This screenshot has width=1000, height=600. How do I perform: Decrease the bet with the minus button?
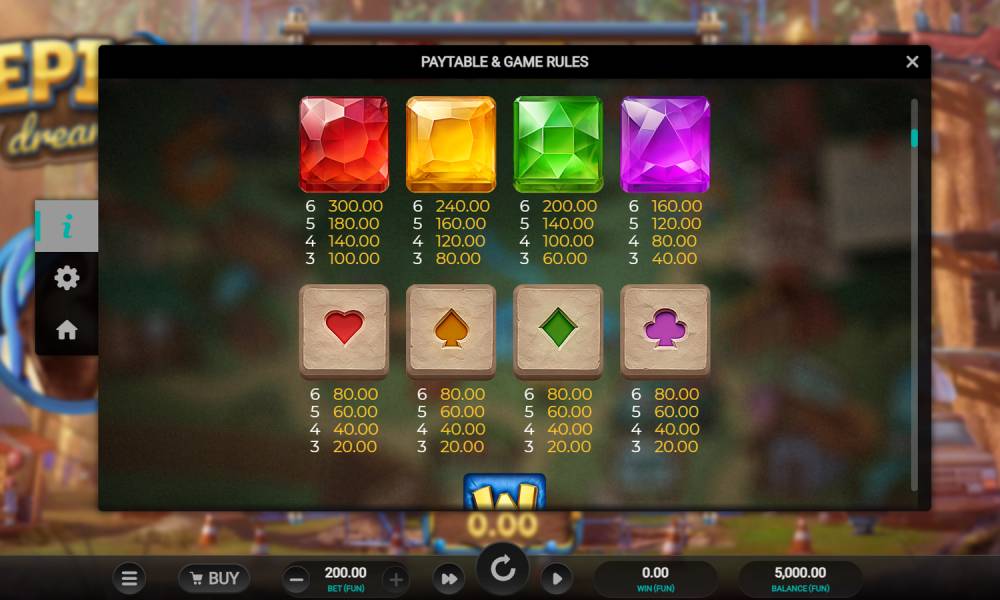click(x=297, y=579)
